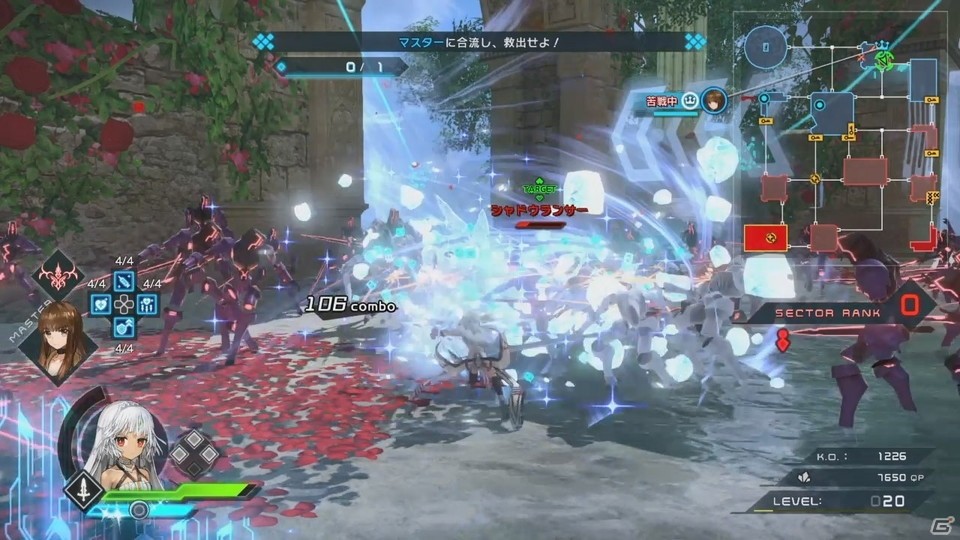Activate the top Code Cast skill icon

click(x=124, y=280)
